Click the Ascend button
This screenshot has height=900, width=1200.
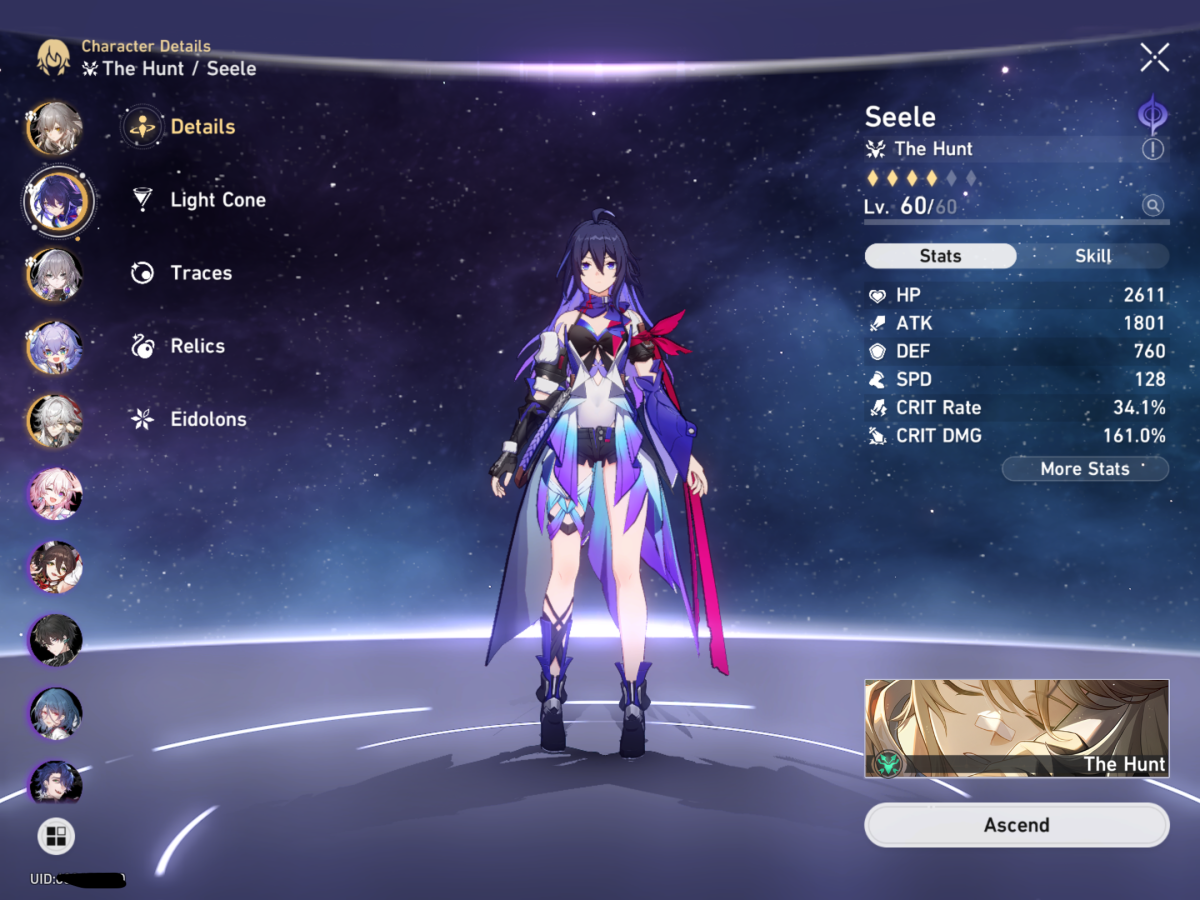pos(1016,825)
